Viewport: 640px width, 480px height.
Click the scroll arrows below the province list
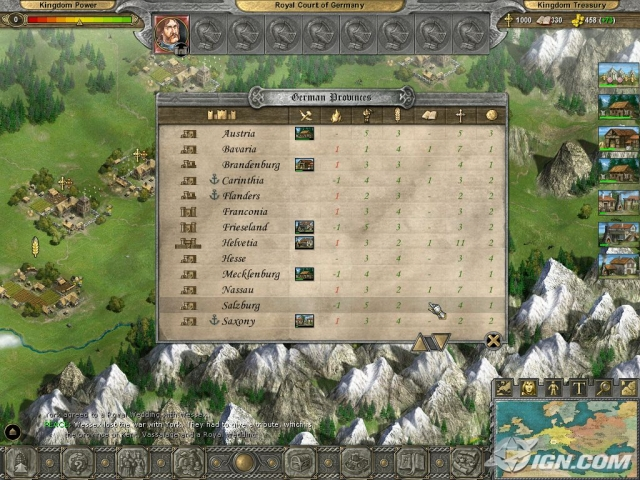click(431, 342)
